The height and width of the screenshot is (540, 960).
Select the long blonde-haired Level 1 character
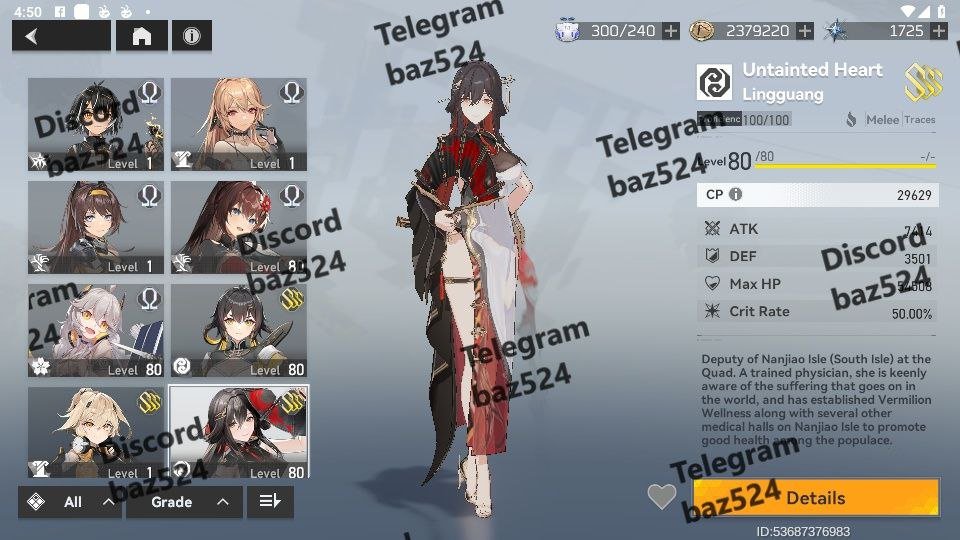pyautogui.click(x=239, y=124)
